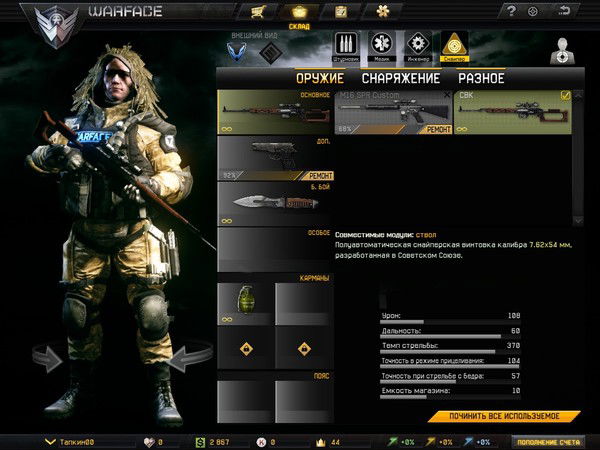Click Починить все используемое repair button
The image size is (600, 450).
pyautogui.click(x=505, y=416)
